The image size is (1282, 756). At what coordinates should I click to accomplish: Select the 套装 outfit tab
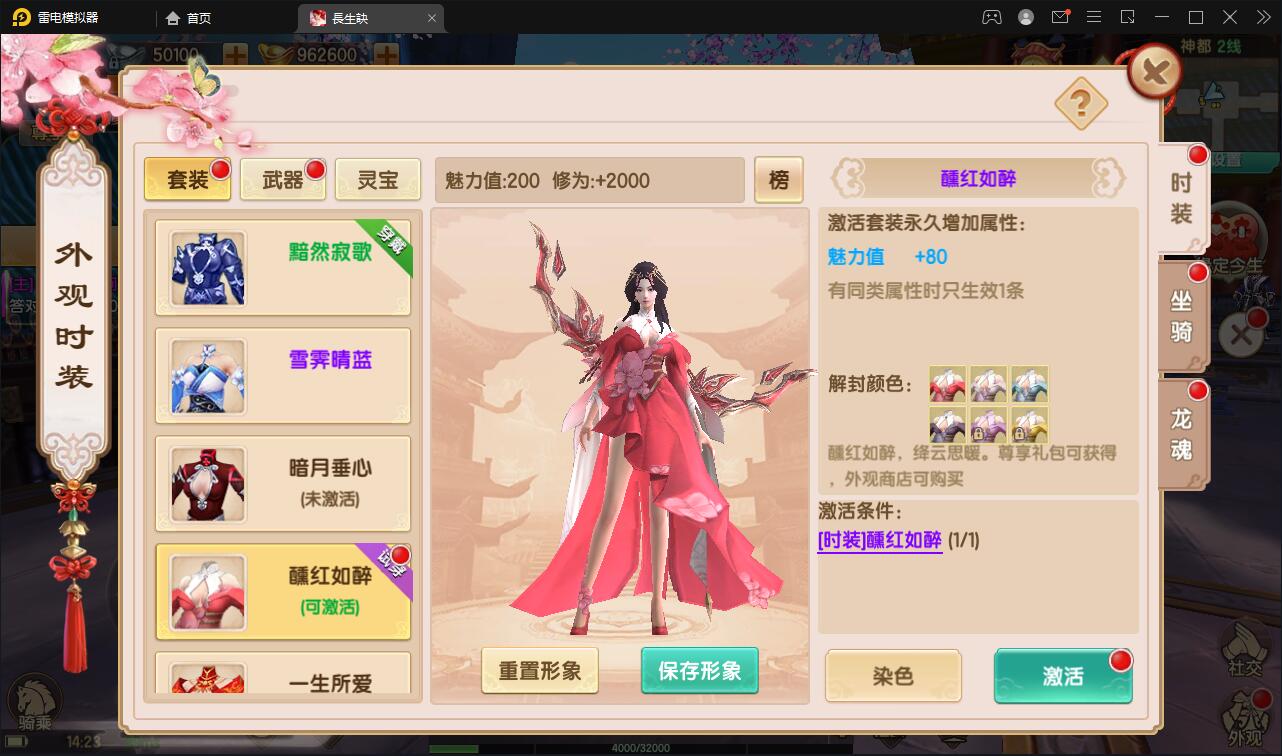click(187, 180)
